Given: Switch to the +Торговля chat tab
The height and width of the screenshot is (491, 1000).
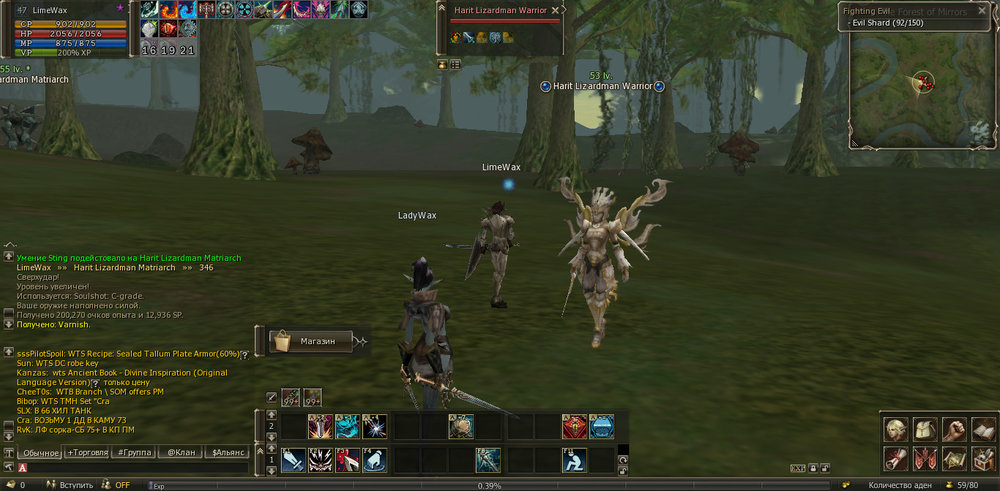Looking at the screenshot, I should click(x=87, y=453).
